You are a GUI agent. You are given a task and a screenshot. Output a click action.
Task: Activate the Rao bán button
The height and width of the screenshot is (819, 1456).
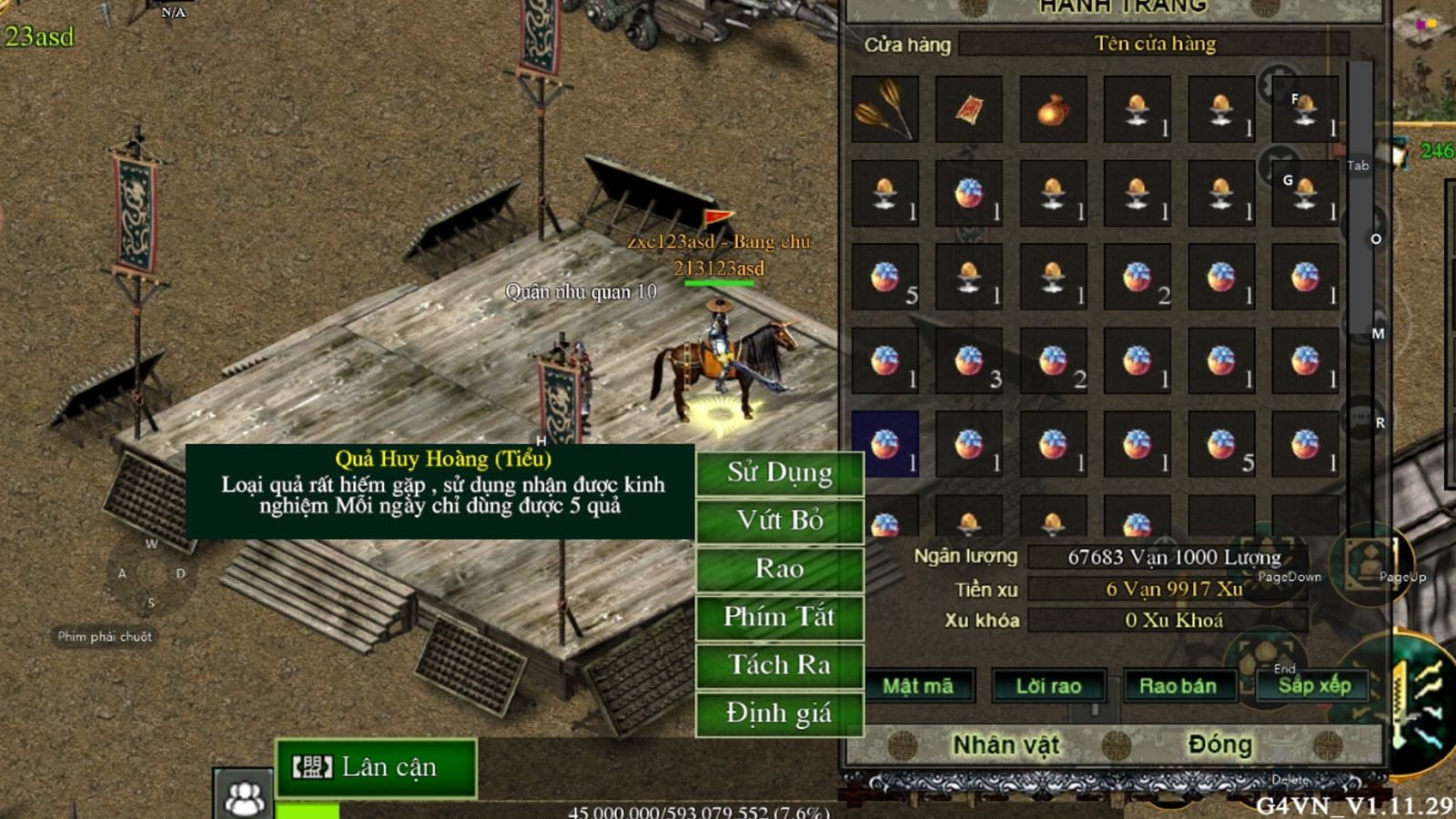tap(1178, 686)
